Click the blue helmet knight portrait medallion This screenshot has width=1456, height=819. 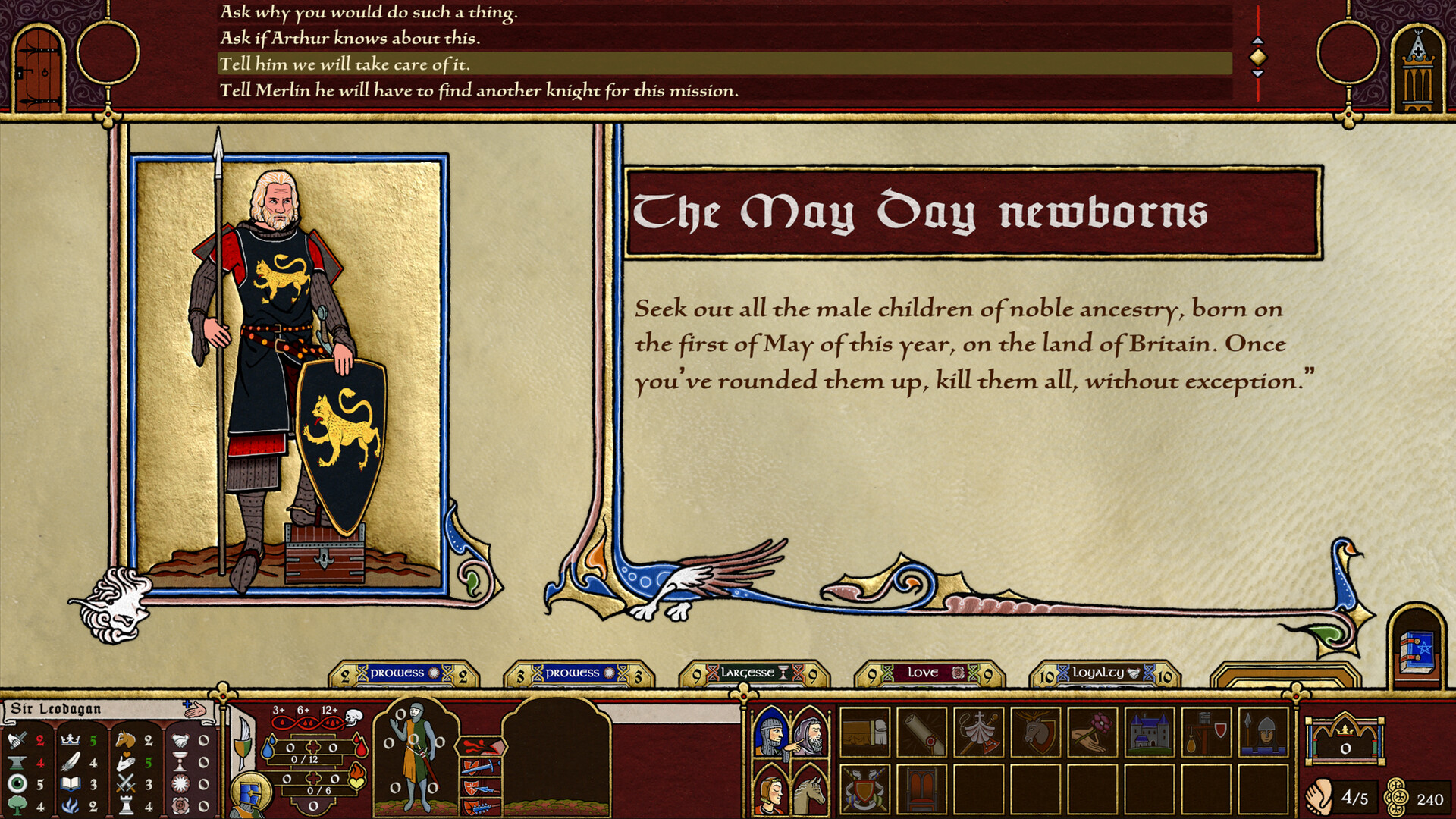click(x=250, y=794)
